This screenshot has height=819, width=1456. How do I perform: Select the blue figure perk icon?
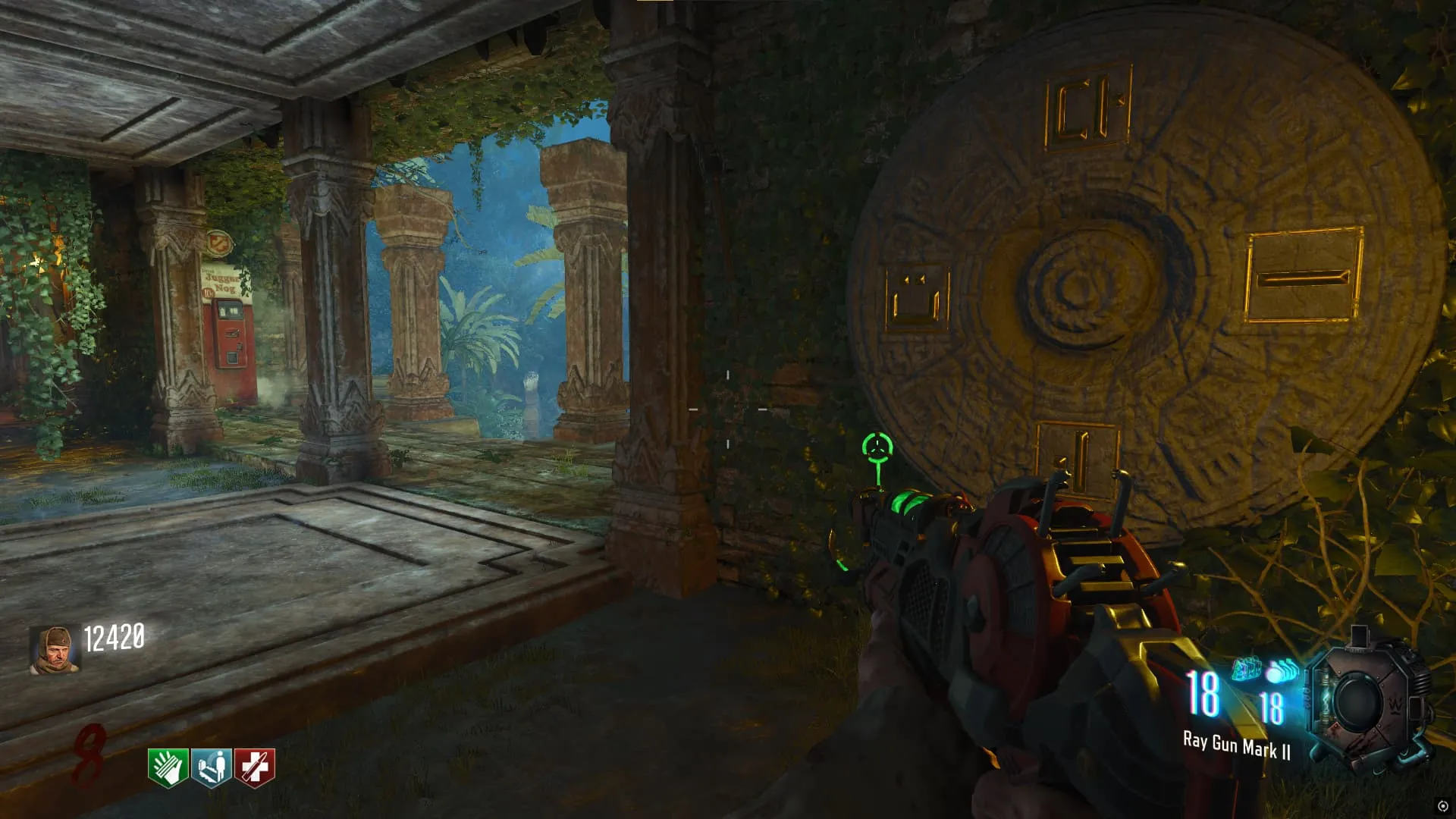point(211,767)
